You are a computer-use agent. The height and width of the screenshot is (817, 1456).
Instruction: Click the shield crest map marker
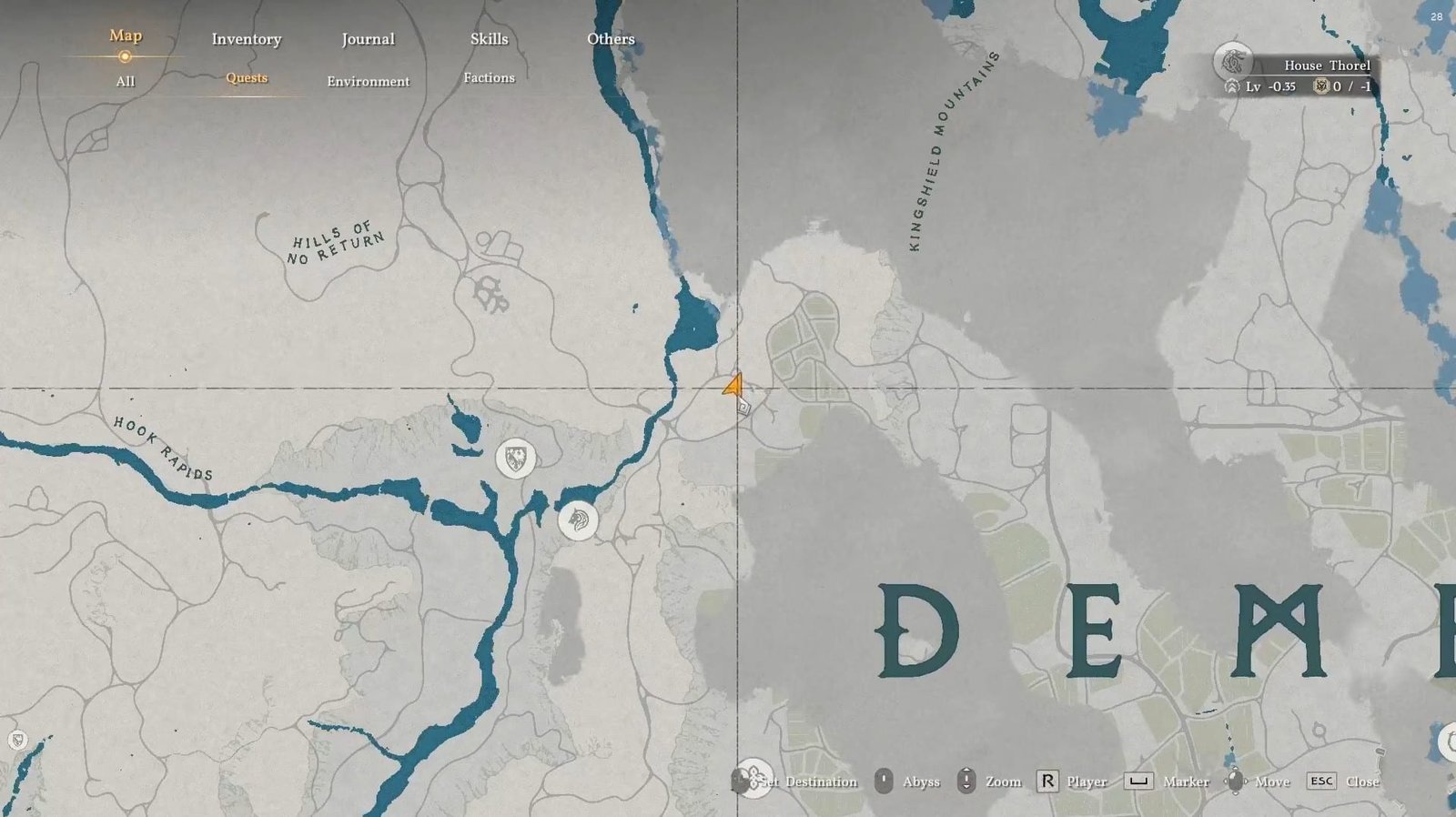coord(516,459)
